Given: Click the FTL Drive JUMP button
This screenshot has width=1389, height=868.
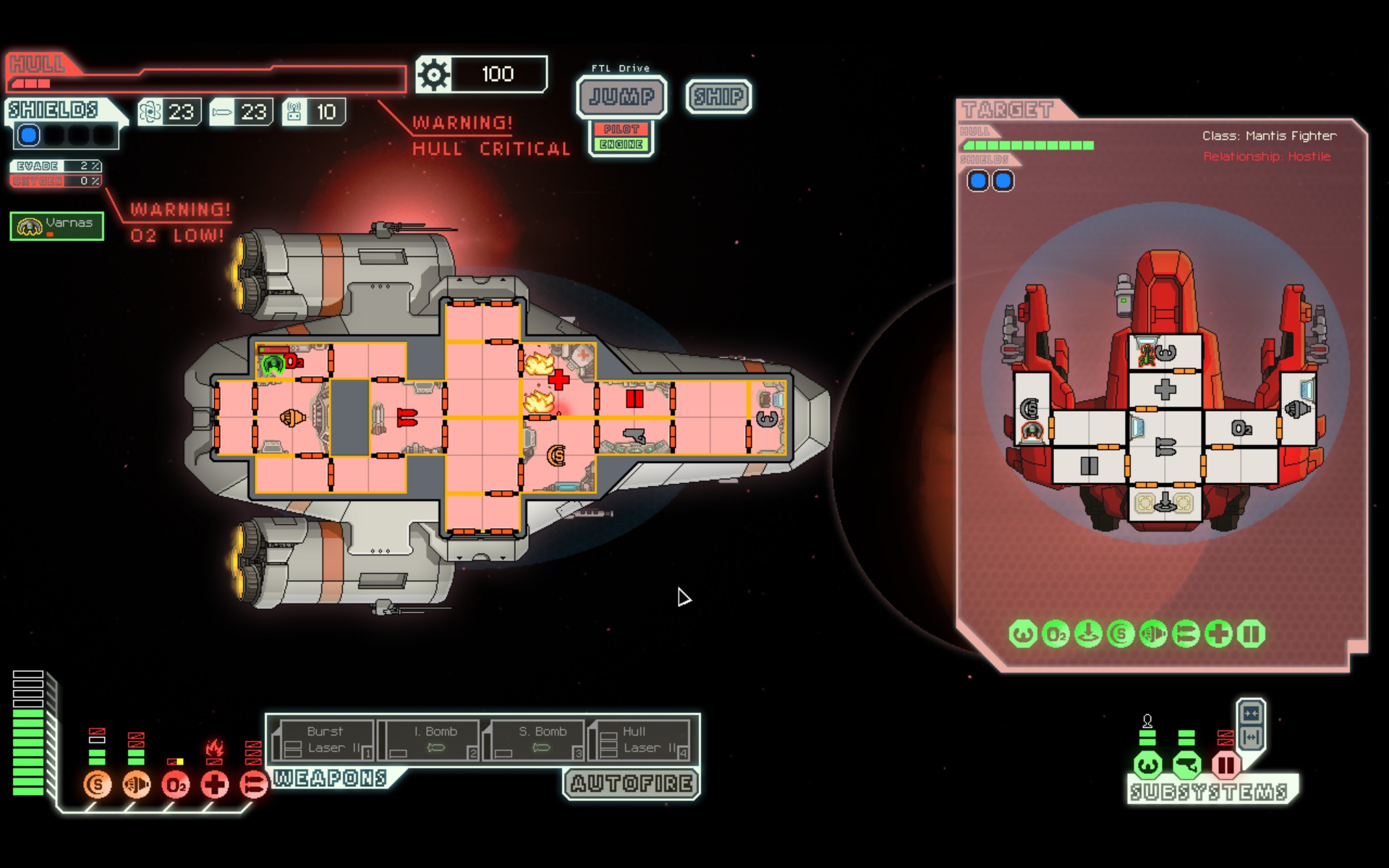Looking at the screenshot, I should tap(621, 96).
